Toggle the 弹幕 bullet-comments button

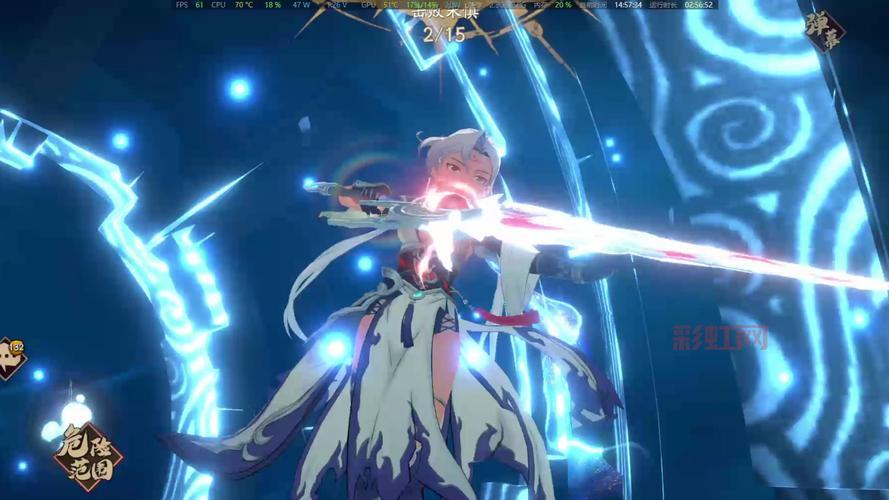[824, 31]
